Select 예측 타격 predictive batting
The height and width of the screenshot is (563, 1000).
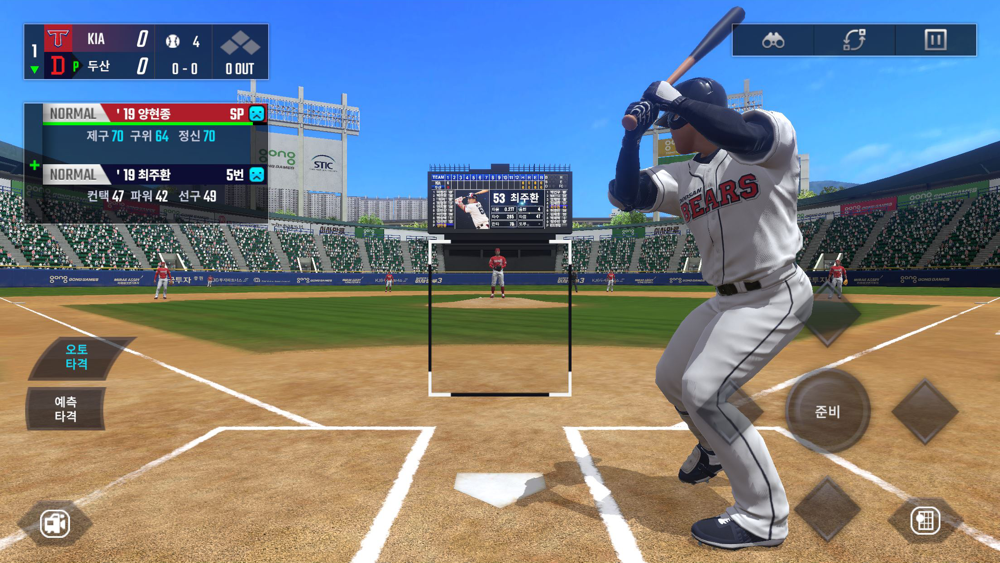click(x=67, y=408)
